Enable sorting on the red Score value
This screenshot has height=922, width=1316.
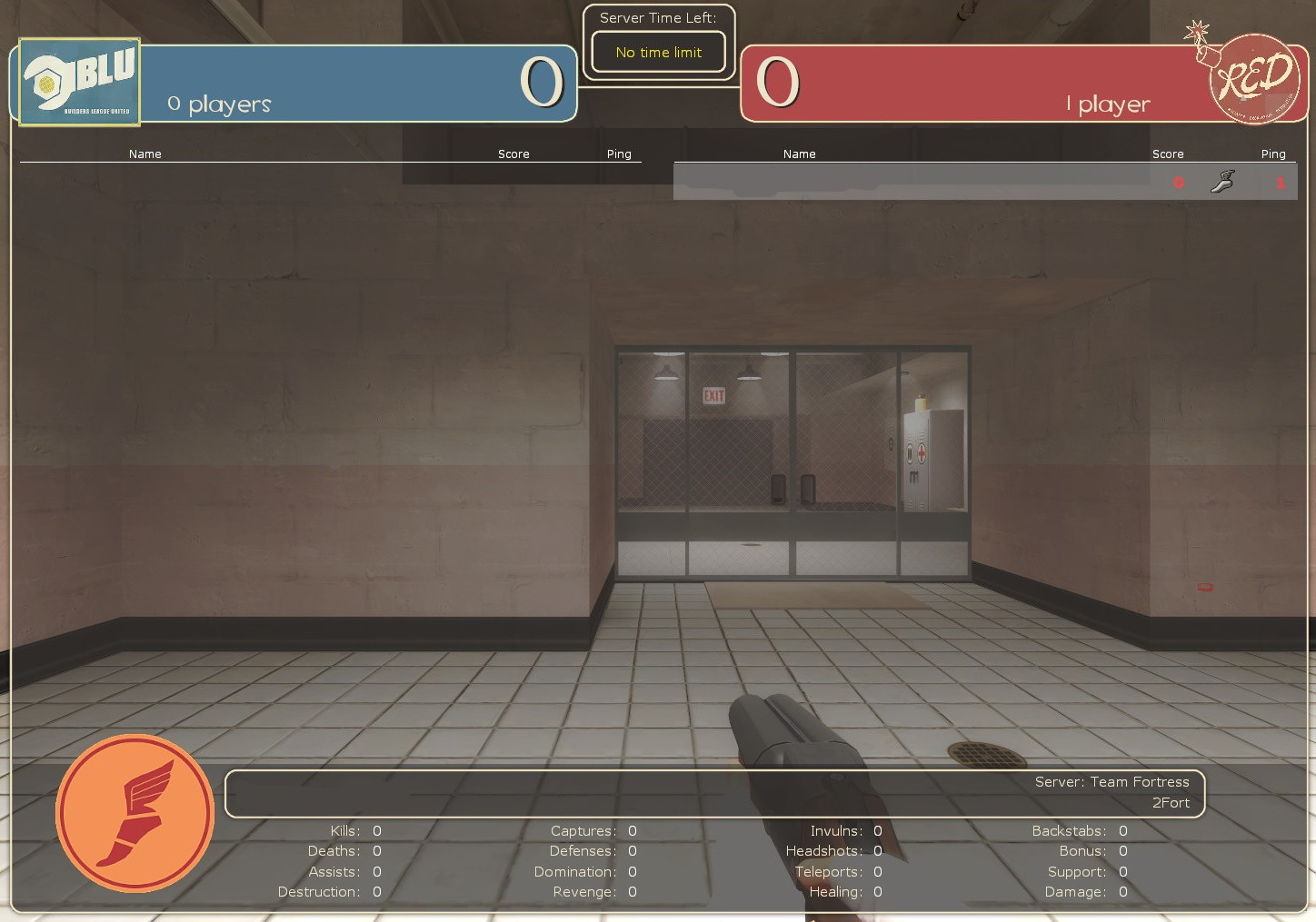point(1178,182)
